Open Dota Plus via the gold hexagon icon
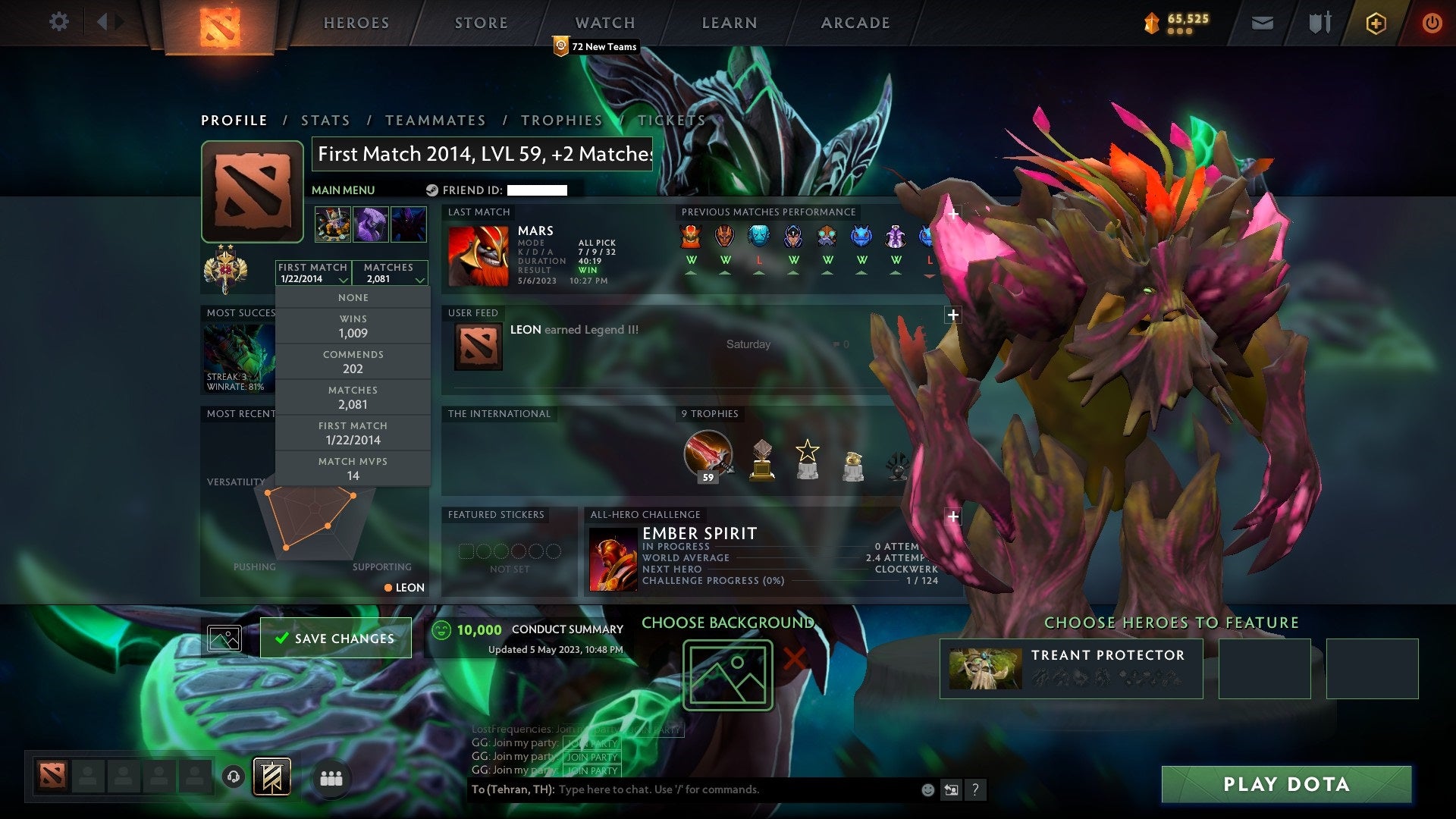1456x819 pixels. [1376, 23]
